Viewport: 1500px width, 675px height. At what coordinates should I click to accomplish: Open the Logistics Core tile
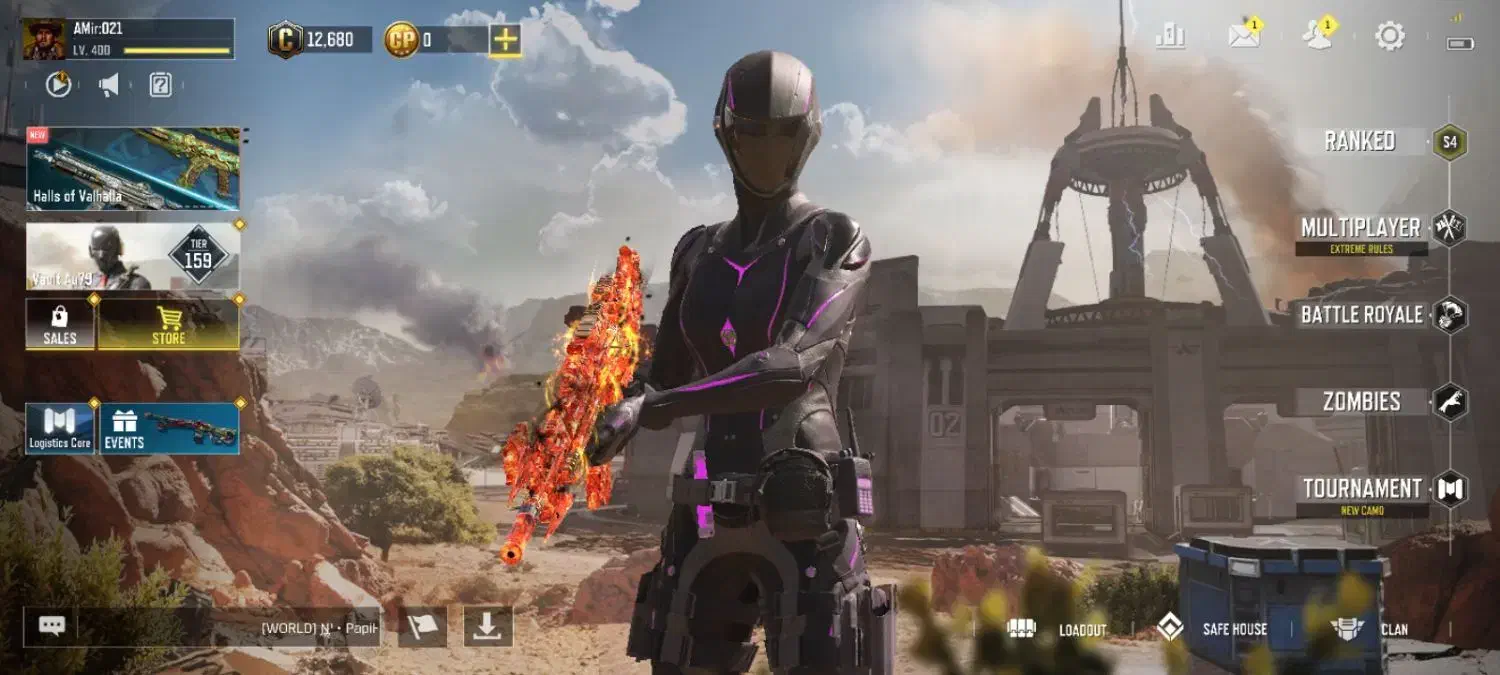pos(60,429)
